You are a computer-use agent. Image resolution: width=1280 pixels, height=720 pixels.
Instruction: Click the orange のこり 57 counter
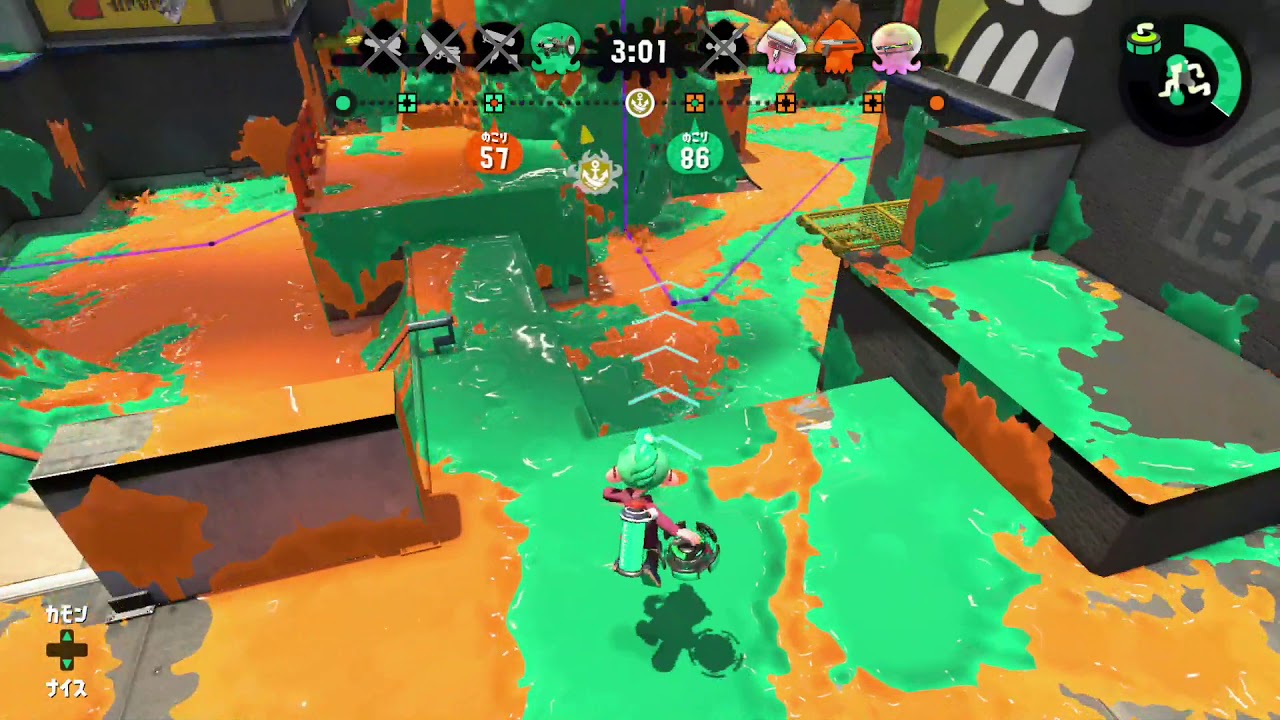tap(493, 148)
